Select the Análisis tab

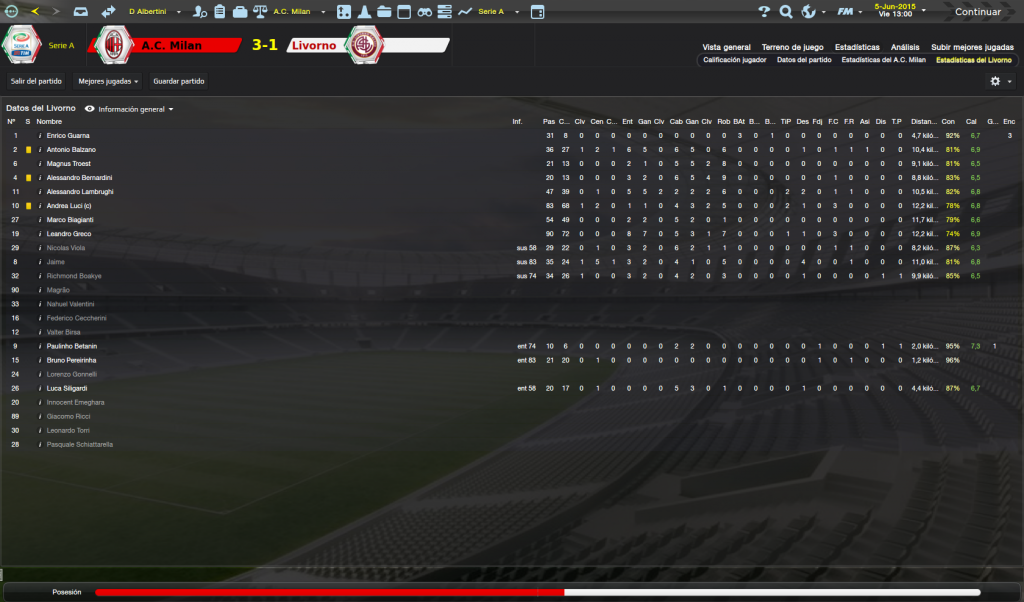[x=905, y=47]
